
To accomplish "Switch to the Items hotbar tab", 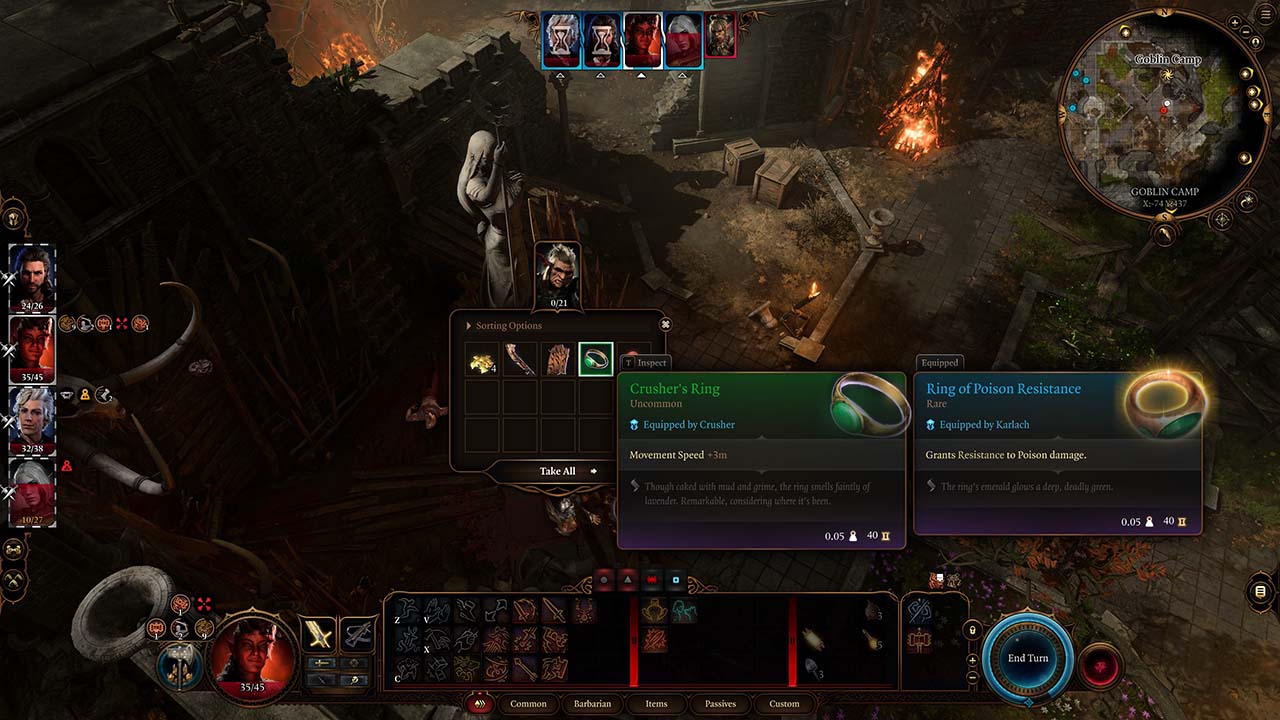I will [656, 704].
